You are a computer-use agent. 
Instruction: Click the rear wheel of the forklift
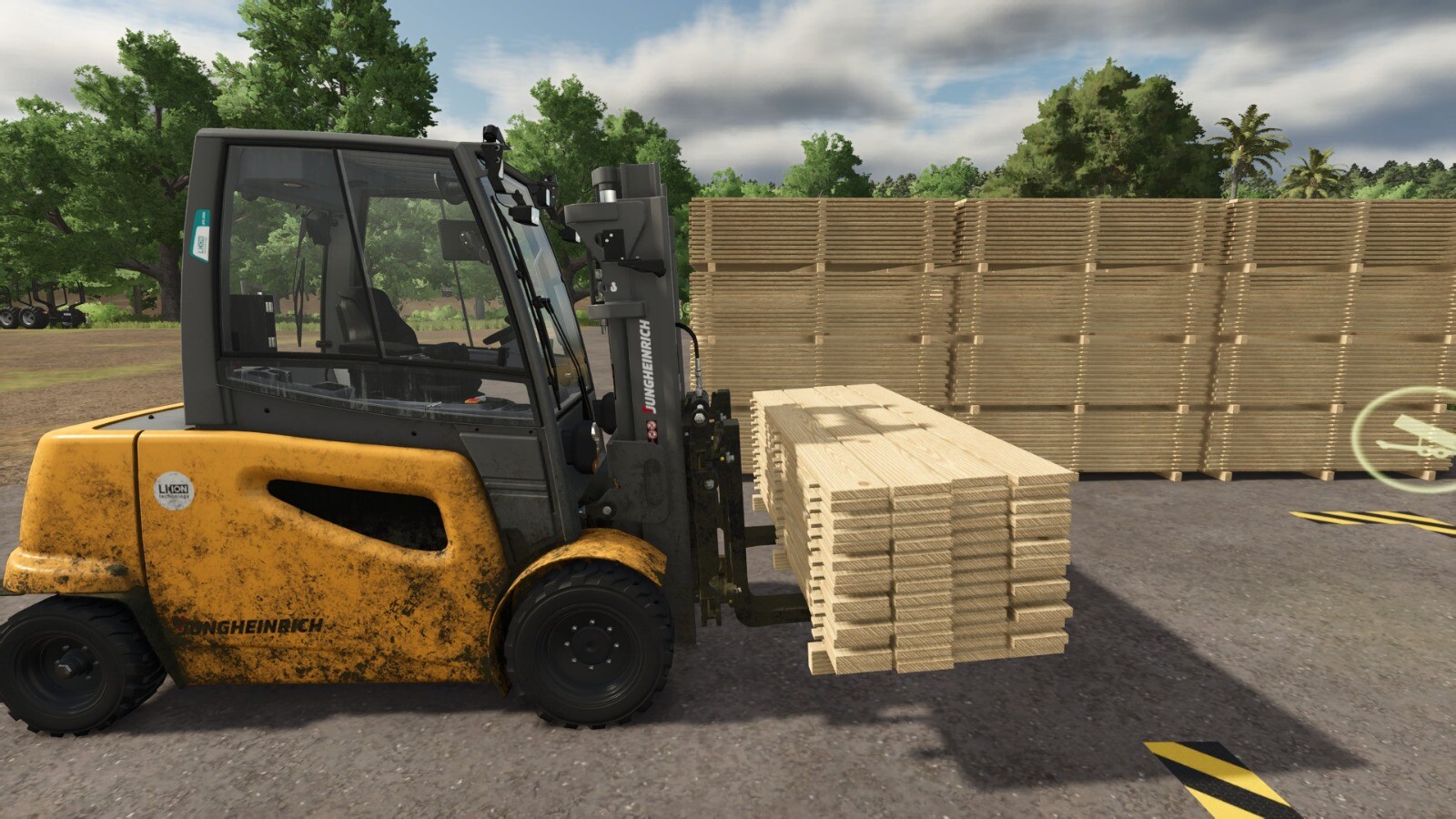click(68, 664)
